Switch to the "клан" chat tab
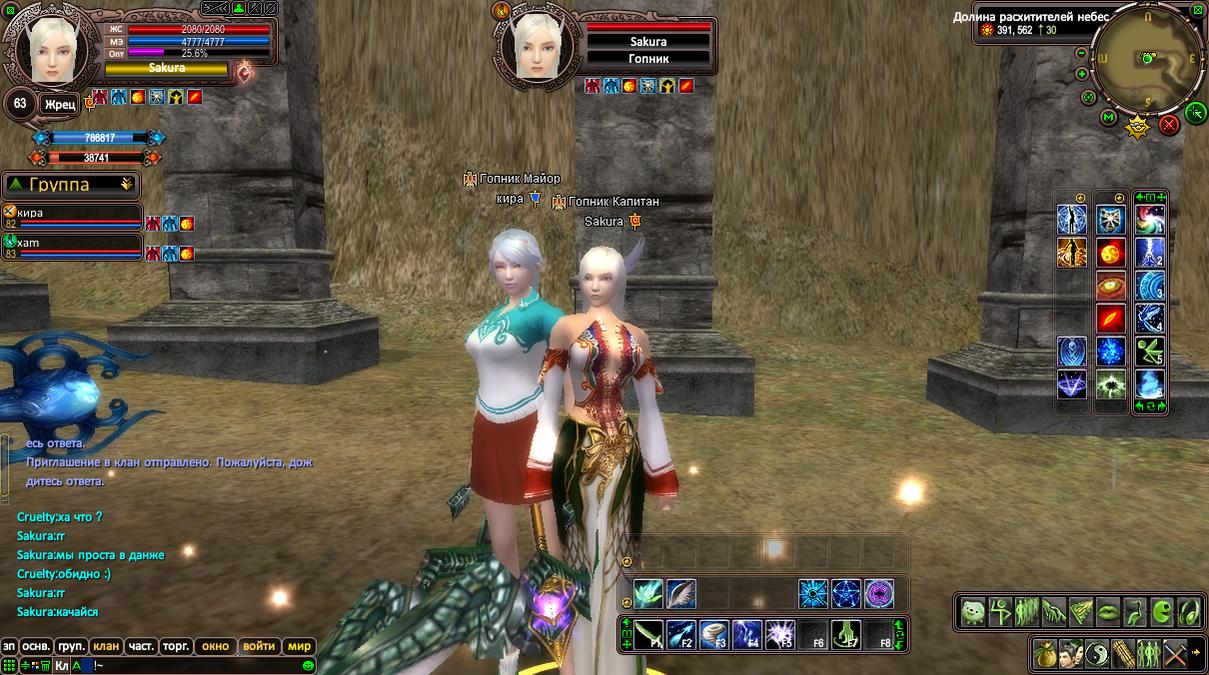Image resolution: width=1209 pixels, height=675 pixels. coord(105,646)
